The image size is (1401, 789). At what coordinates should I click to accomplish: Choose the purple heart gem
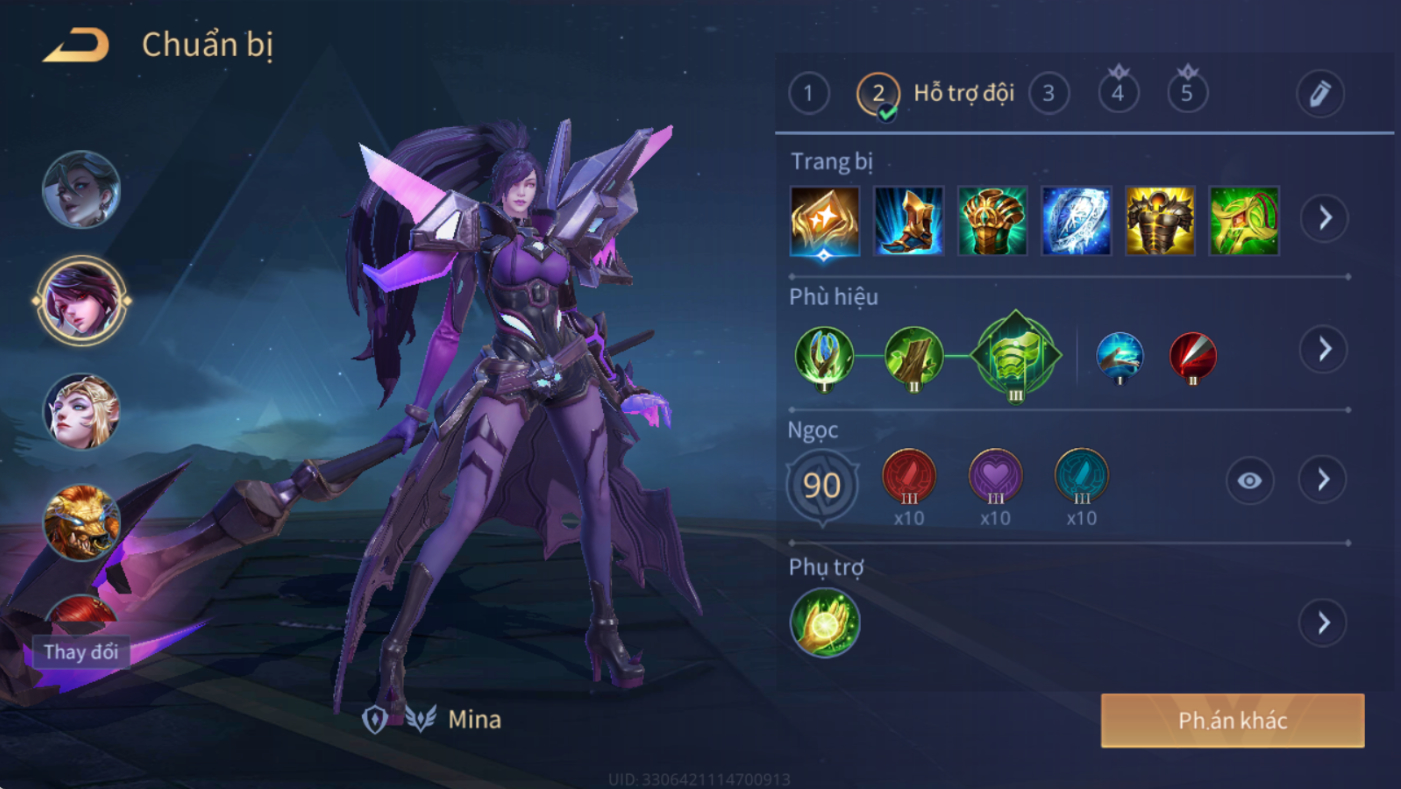[x=995, y=476]
